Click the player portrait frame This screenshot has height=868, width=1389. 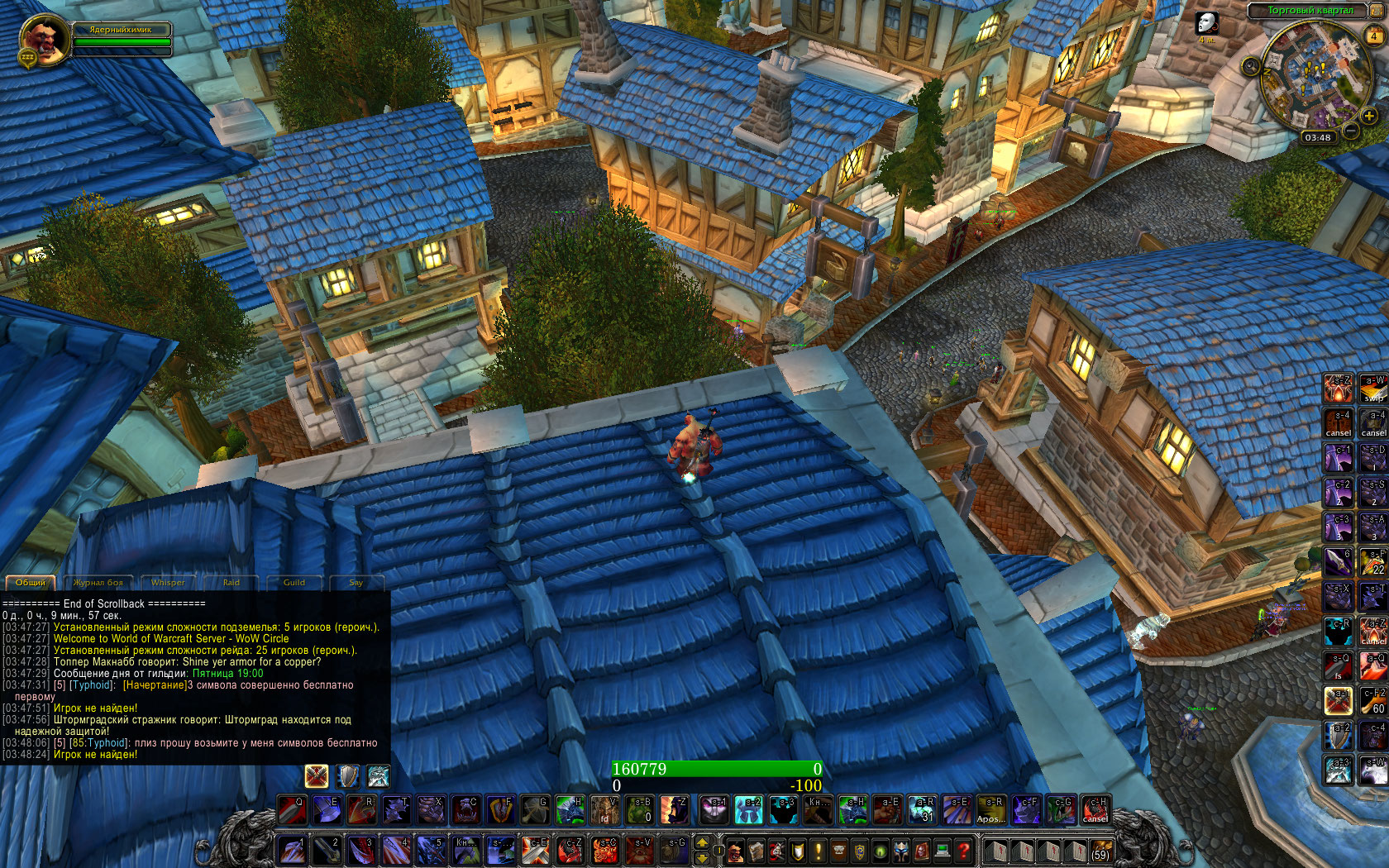[43, 40]
